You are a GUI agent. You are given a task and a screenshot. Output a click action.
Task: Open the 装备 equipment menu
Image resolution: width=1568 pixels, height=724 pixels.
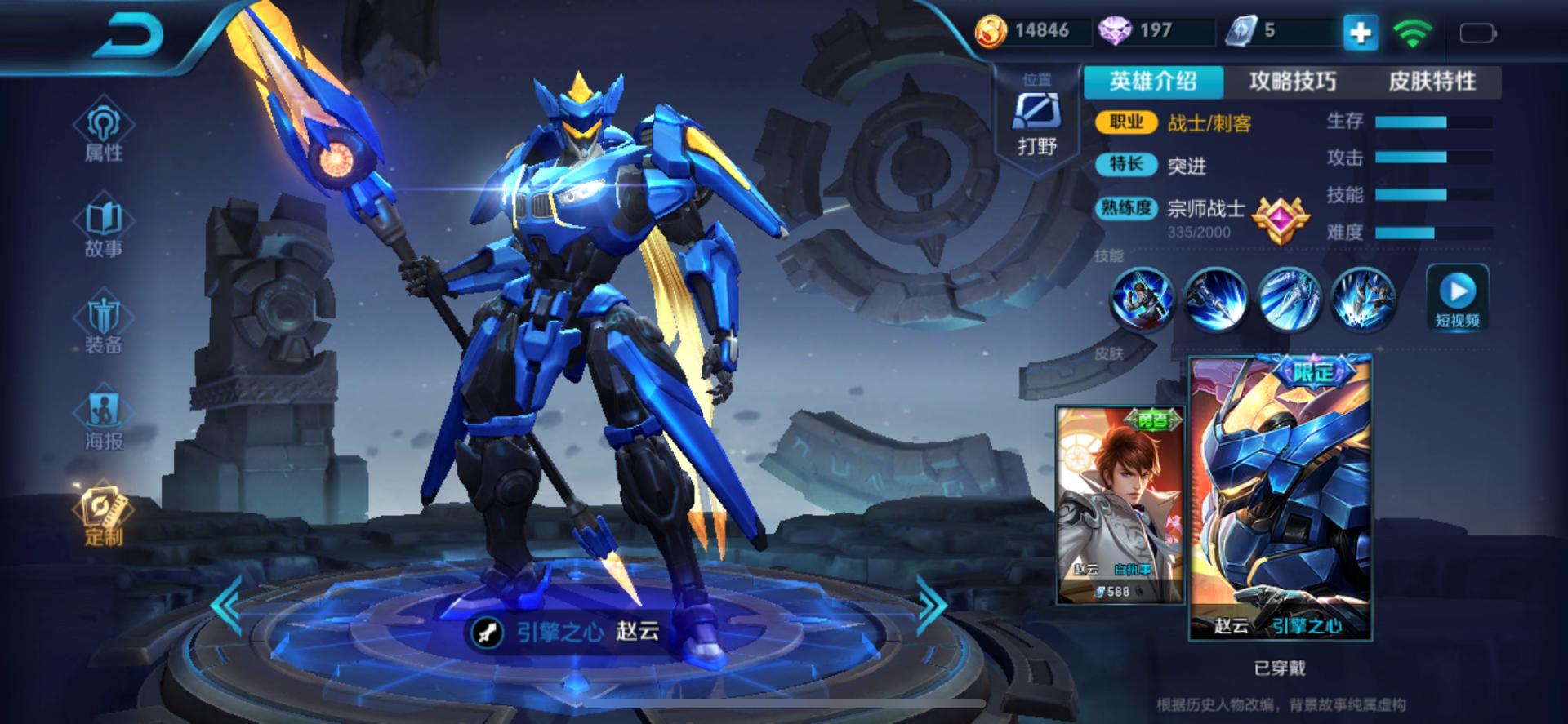pyautogui.click(x=104, y=322)
